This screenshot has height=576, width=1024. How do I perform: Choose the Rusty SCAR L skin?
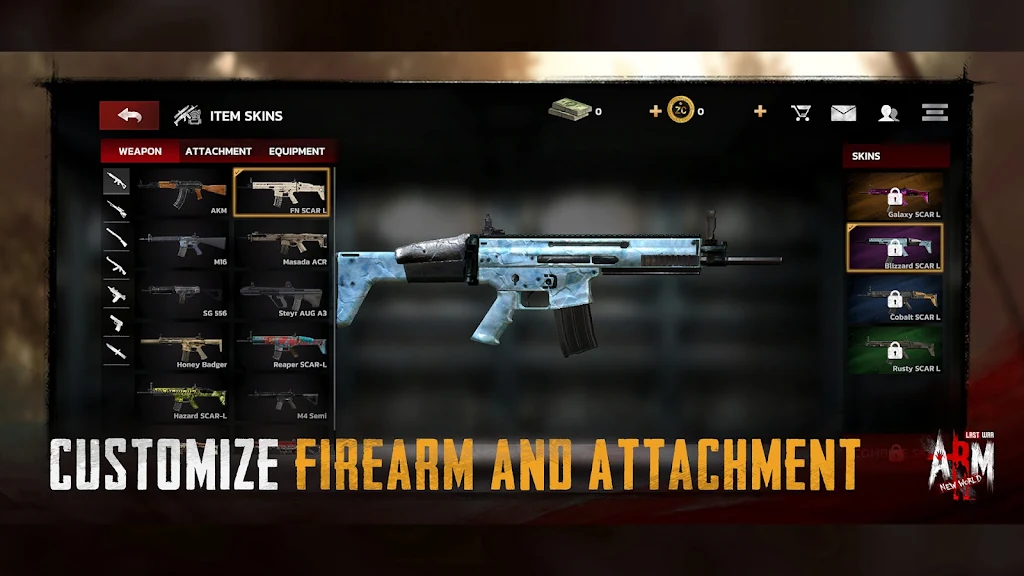click(x=895, y=350)
